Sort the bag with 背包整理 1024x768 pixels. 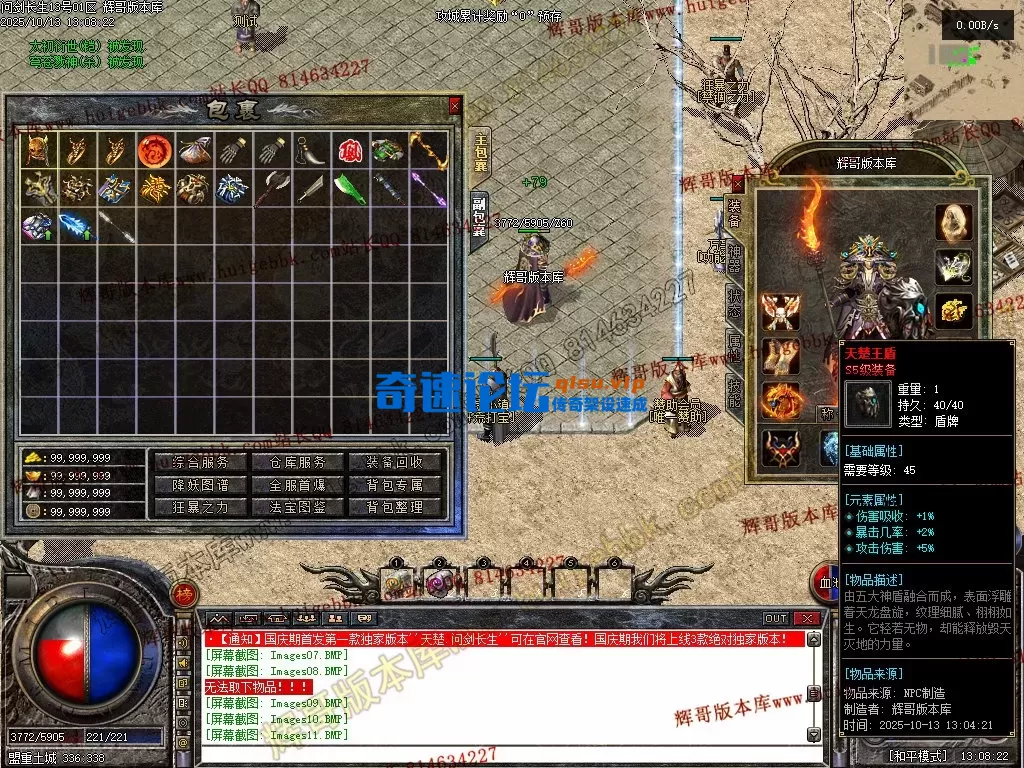click(x=395, y=507)
